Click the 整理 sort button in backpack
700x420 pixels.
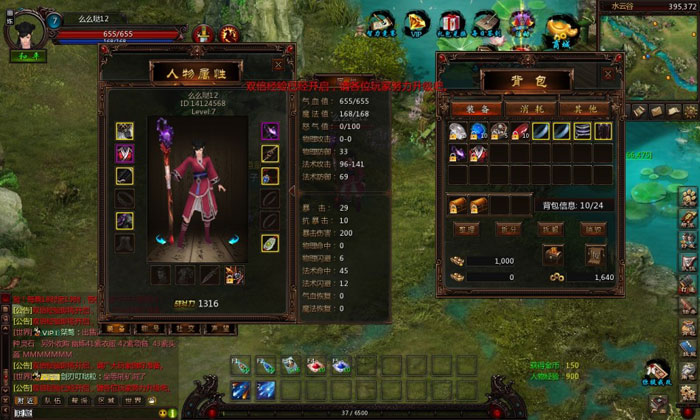point(466,228)
